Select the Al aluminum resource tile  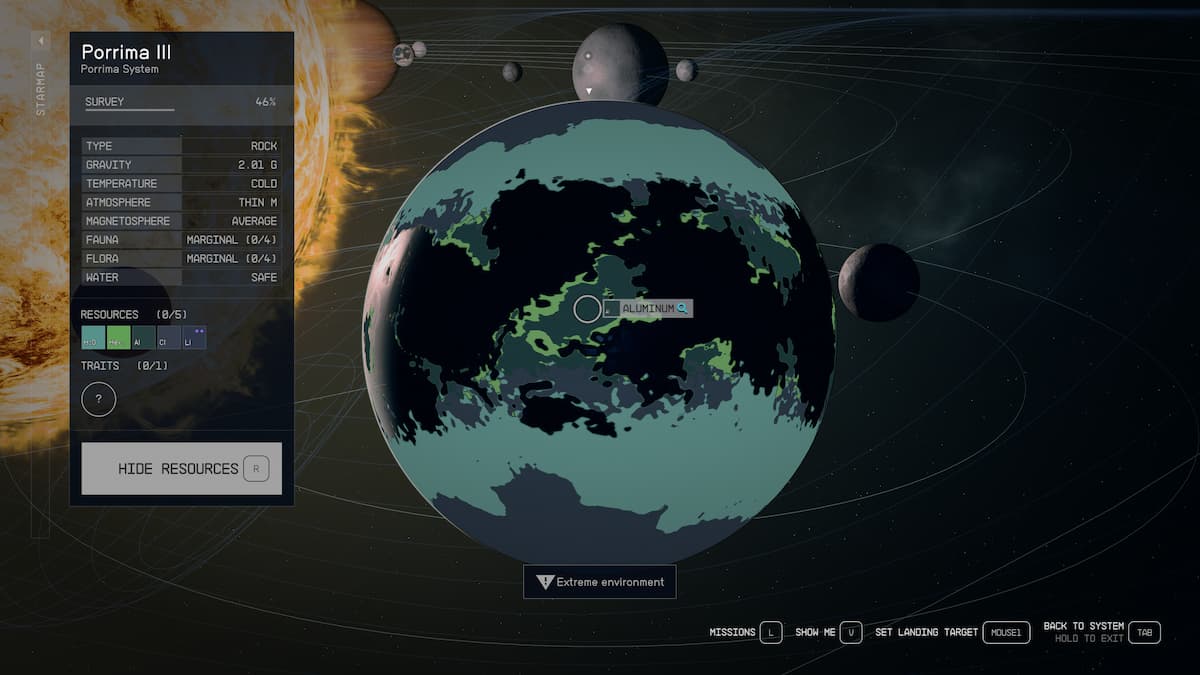(143, 338)
